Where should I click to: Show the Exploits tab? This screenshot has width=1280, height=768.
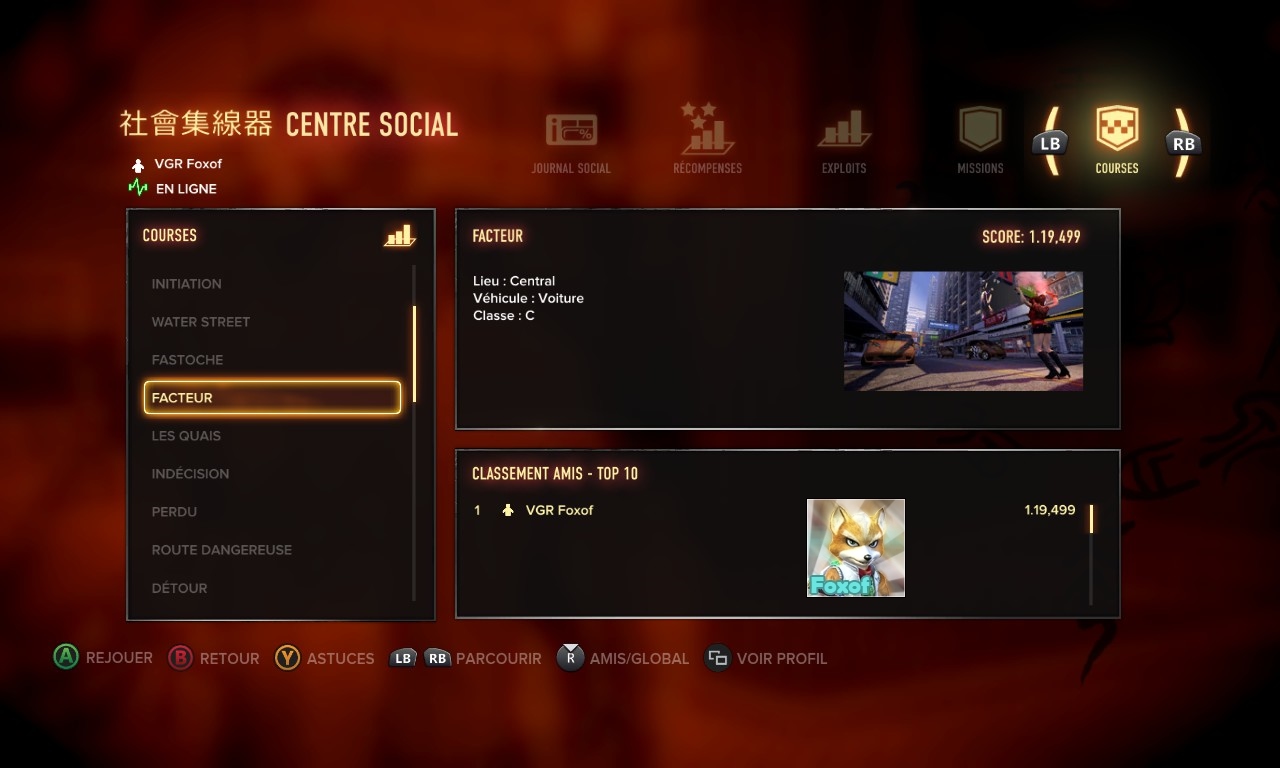tap(844, 141)
